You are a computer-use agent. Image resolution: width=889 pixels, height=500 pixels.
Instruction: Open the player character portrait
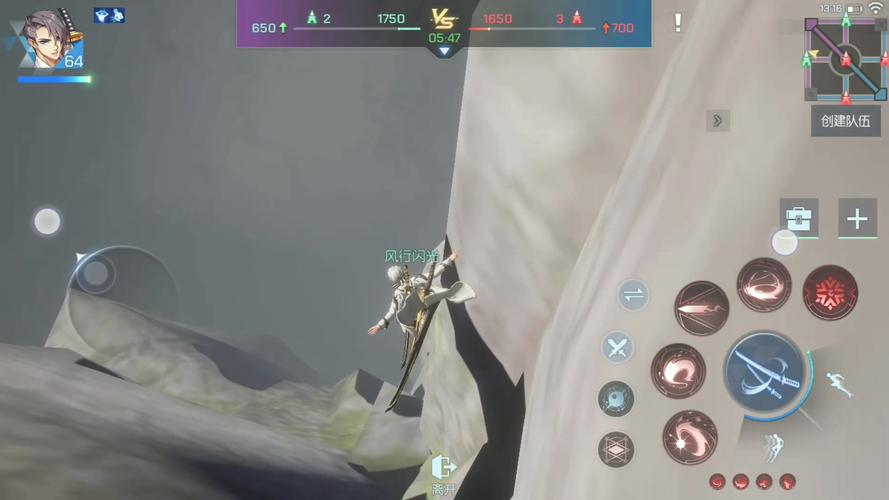tap(52, 40)
